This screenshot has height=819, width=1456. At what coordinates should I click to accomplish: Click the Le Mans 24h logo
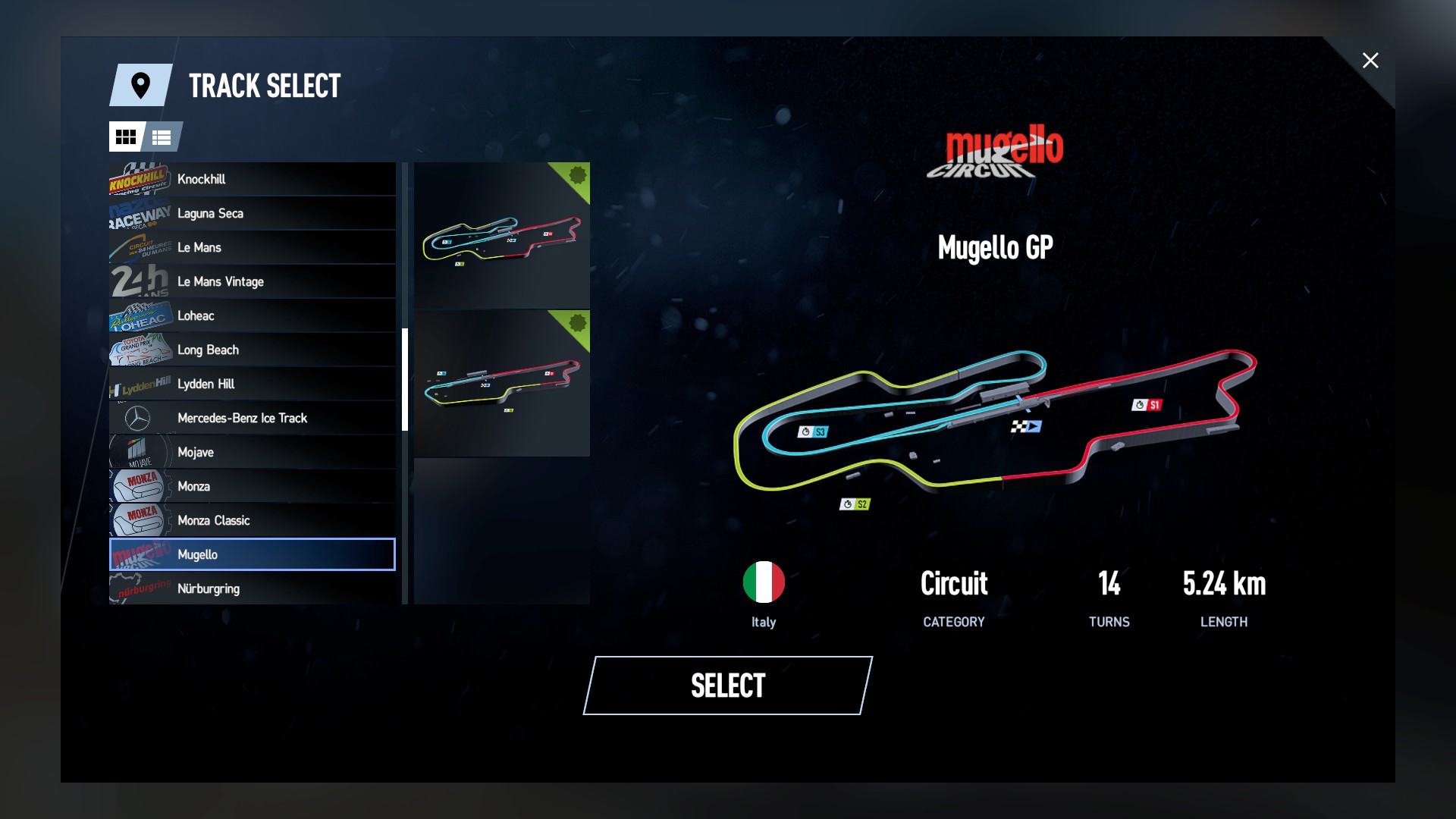(x=138, y=247)
